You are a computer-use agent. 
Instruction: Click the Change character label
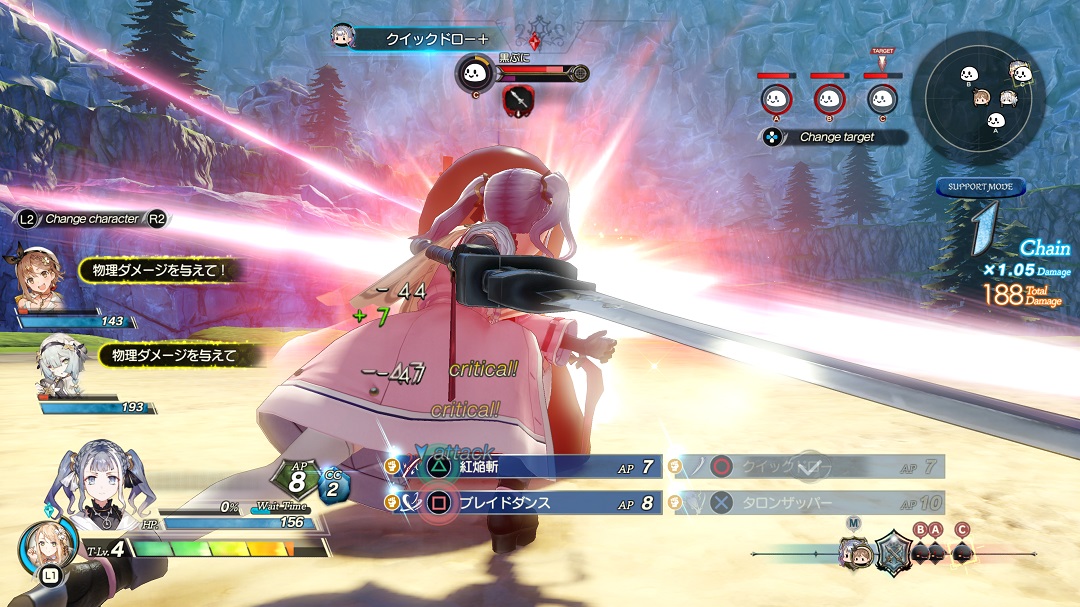92,218
